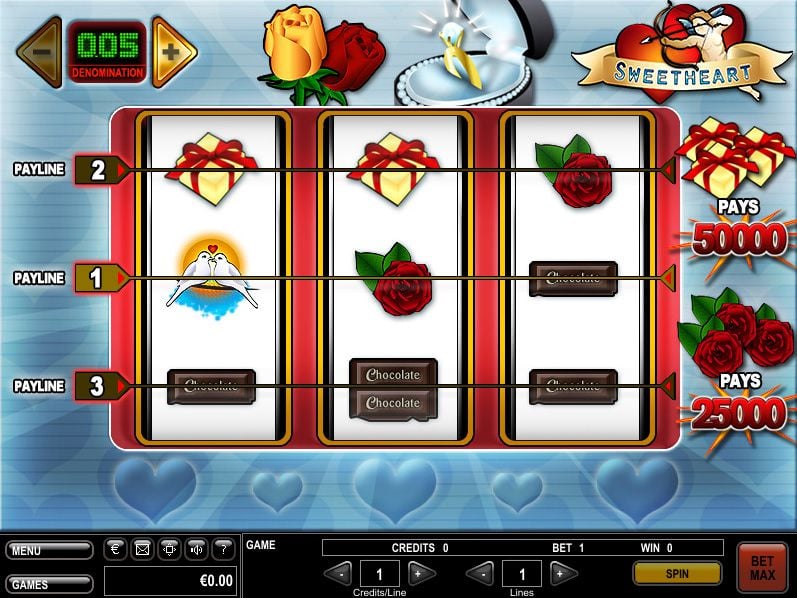Open help with the question mark icon
The image size is (797, 598).
(x=223, y=549)
